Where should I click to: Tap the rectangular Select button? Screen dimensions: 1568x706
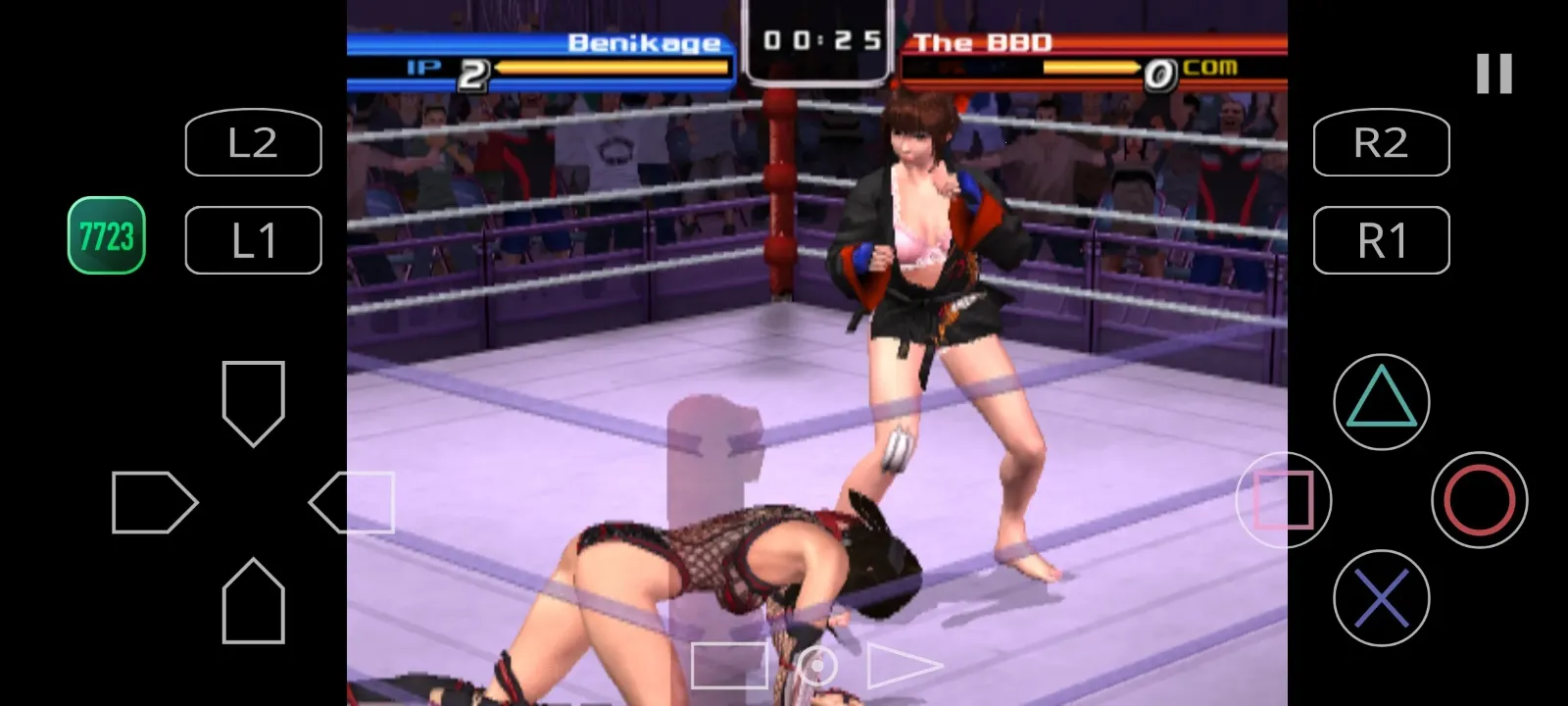729,666
